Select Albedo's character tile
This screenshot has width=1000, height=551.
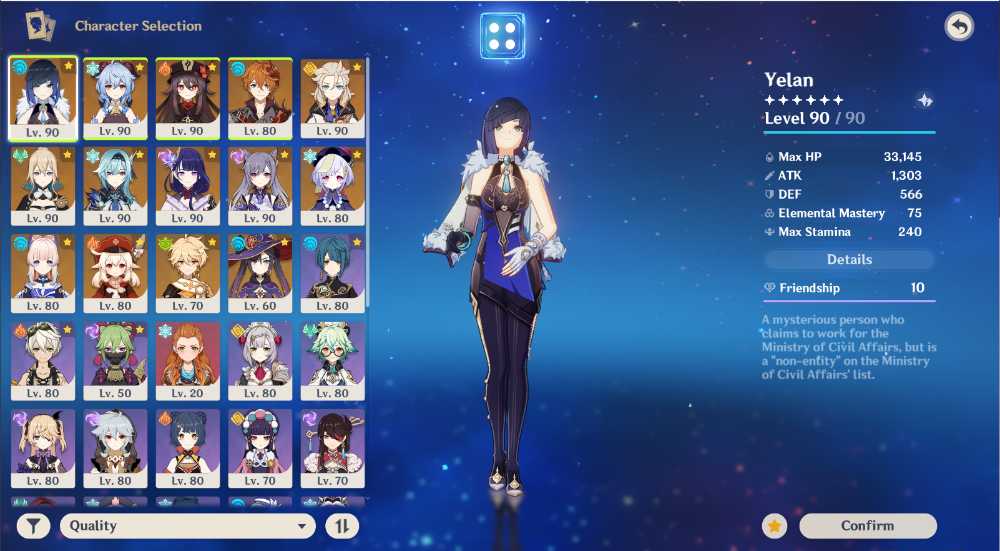click(333, 97)
